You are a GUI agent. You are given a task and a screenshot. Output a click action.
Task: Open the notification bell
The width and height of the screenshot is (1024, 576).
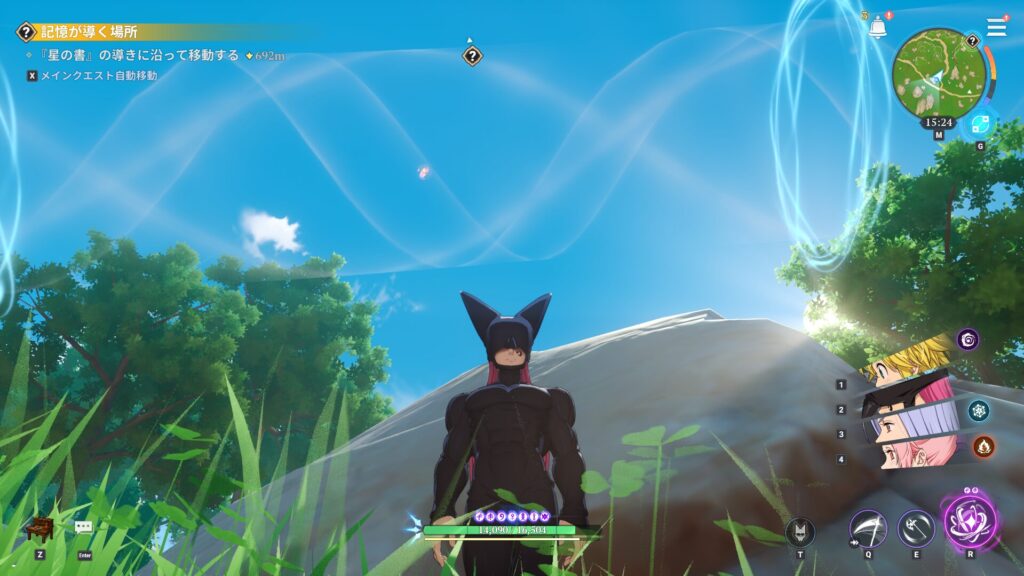click(877, 27)
